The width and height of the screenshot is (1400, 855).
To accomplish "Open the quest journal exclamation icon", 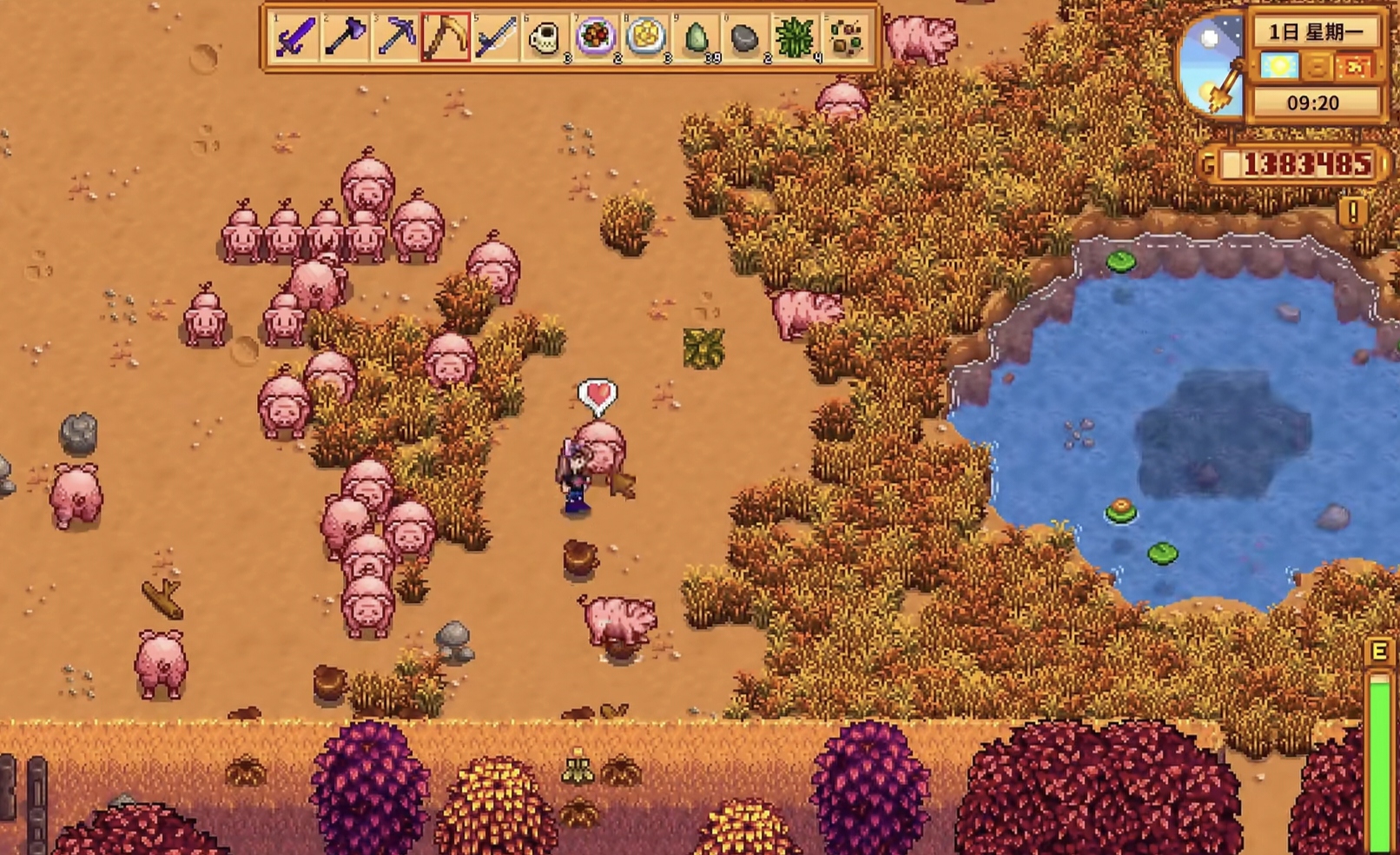I will click(x=1352, y=212).
